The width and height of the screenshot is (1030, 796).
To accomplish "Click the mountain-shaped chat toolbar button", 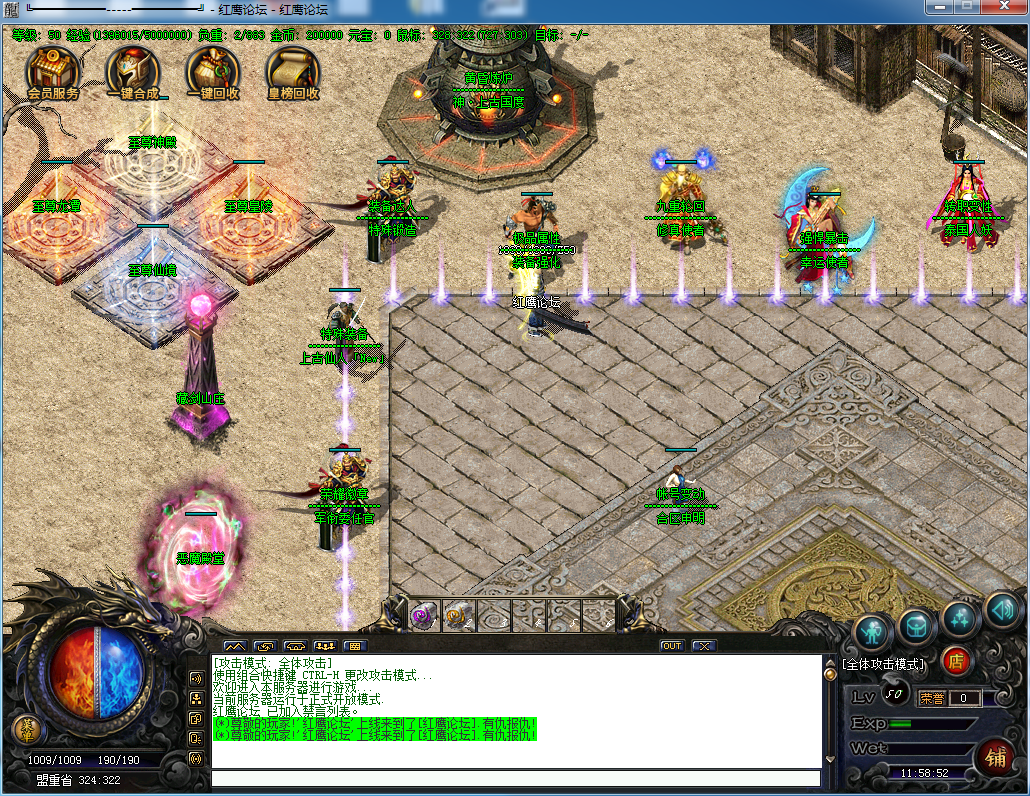I will [x=234, y=646].
